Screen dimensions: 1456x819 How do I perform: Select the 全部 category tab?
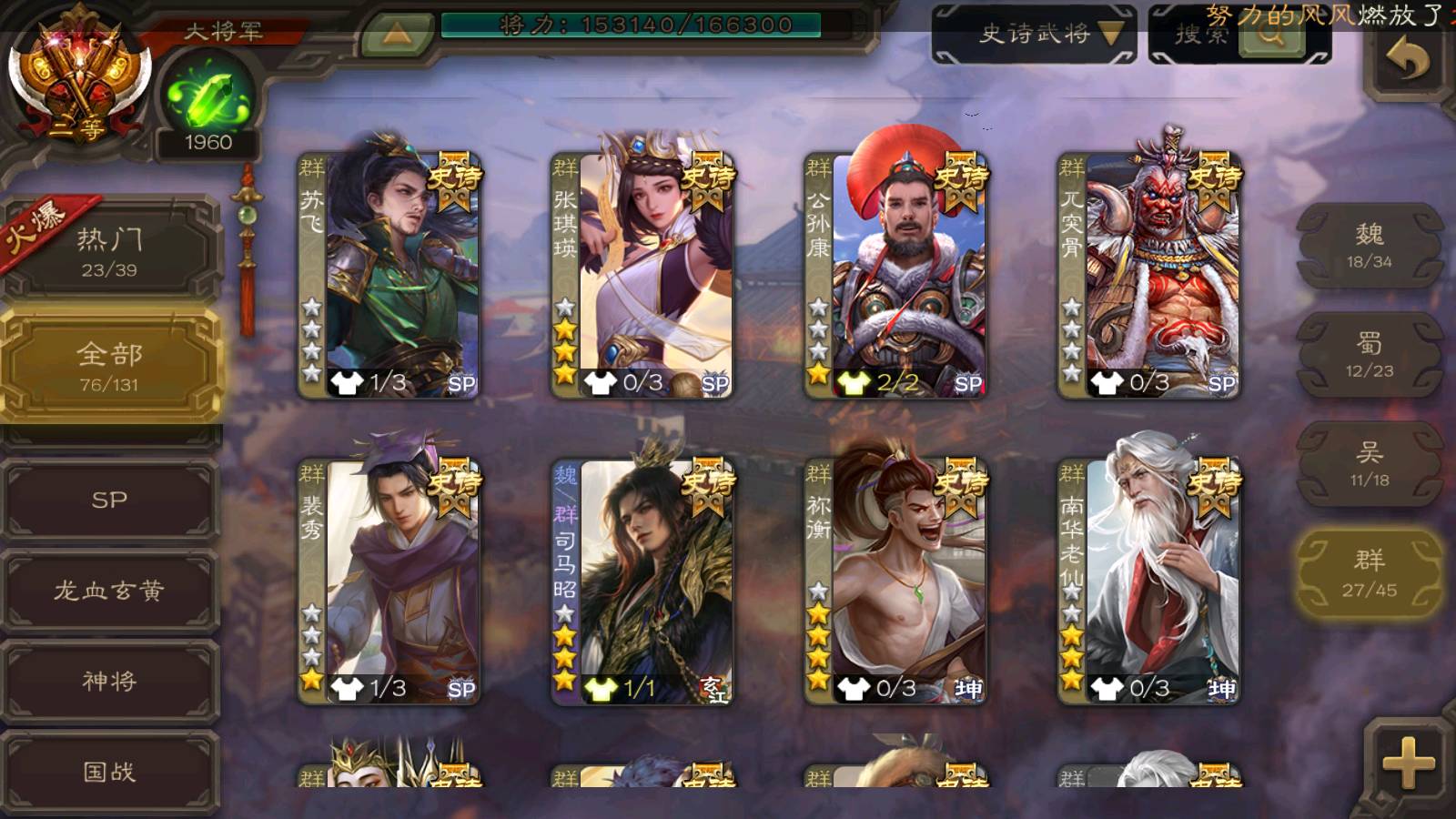[109, 366]
